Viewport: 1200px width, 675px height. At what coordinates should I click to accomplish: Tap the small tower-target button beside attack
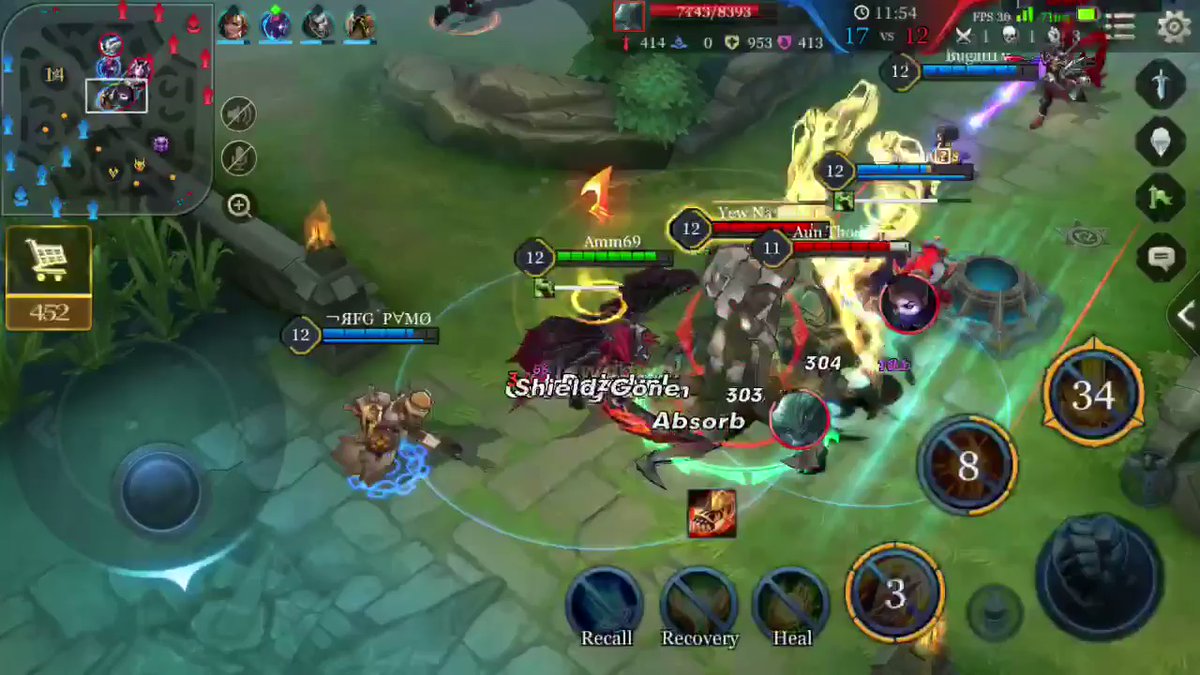[995, 612]
